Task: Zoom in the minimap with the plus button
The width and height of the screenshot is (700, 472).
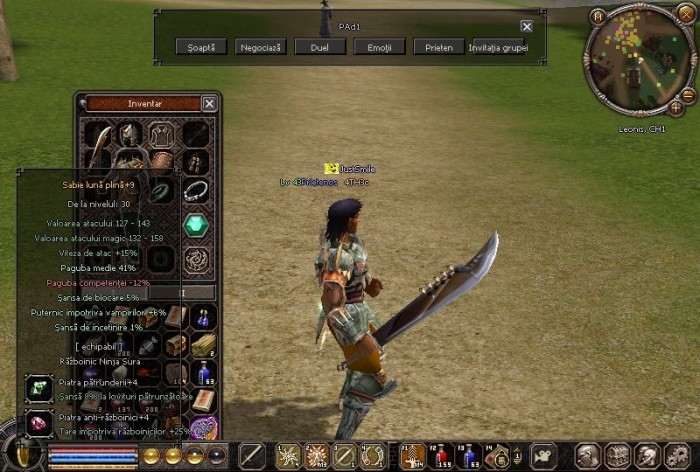Action: tap(677, 107)
